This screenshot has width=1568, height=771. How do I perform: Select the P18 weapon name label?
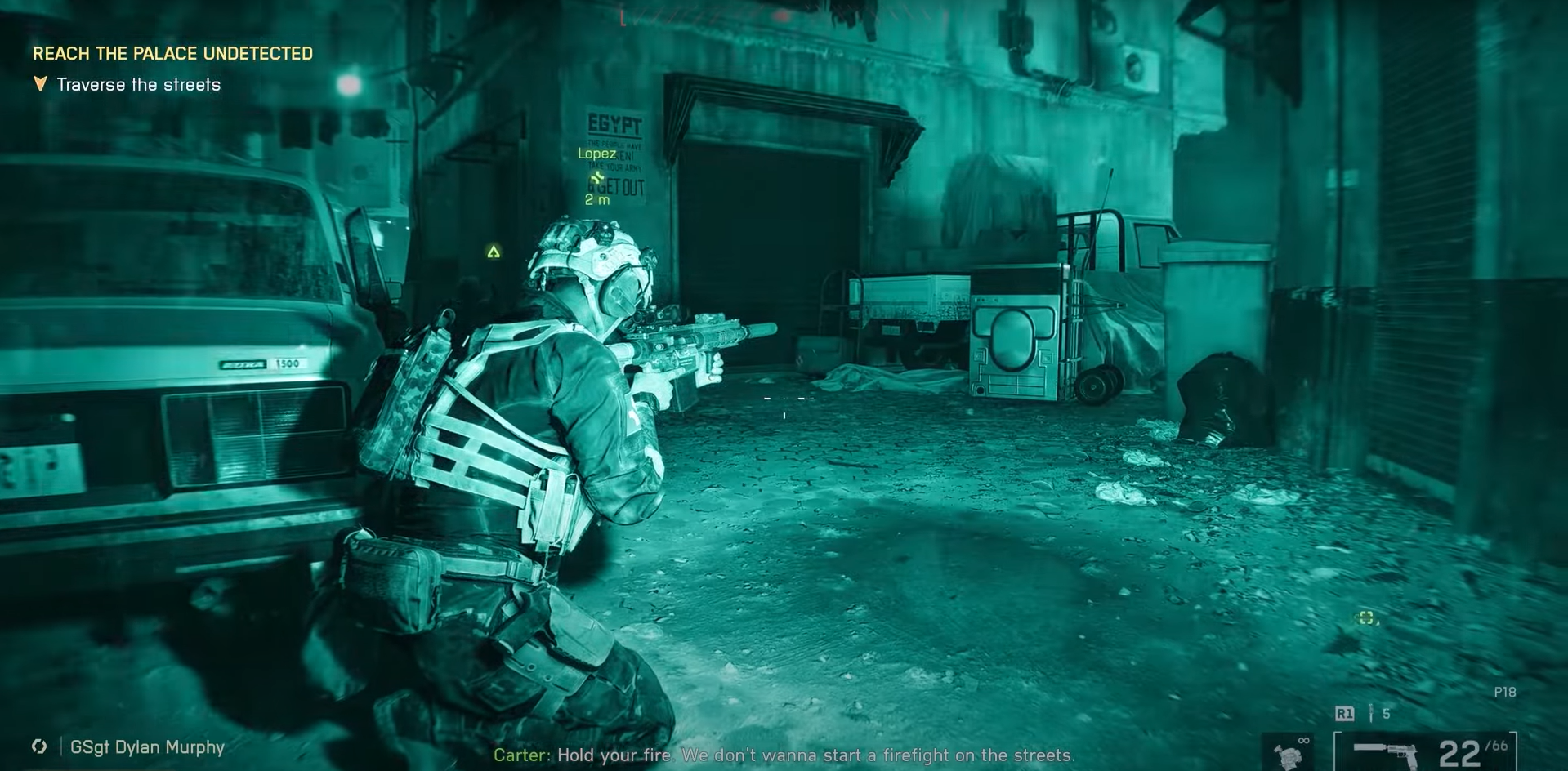(1503, 691)
